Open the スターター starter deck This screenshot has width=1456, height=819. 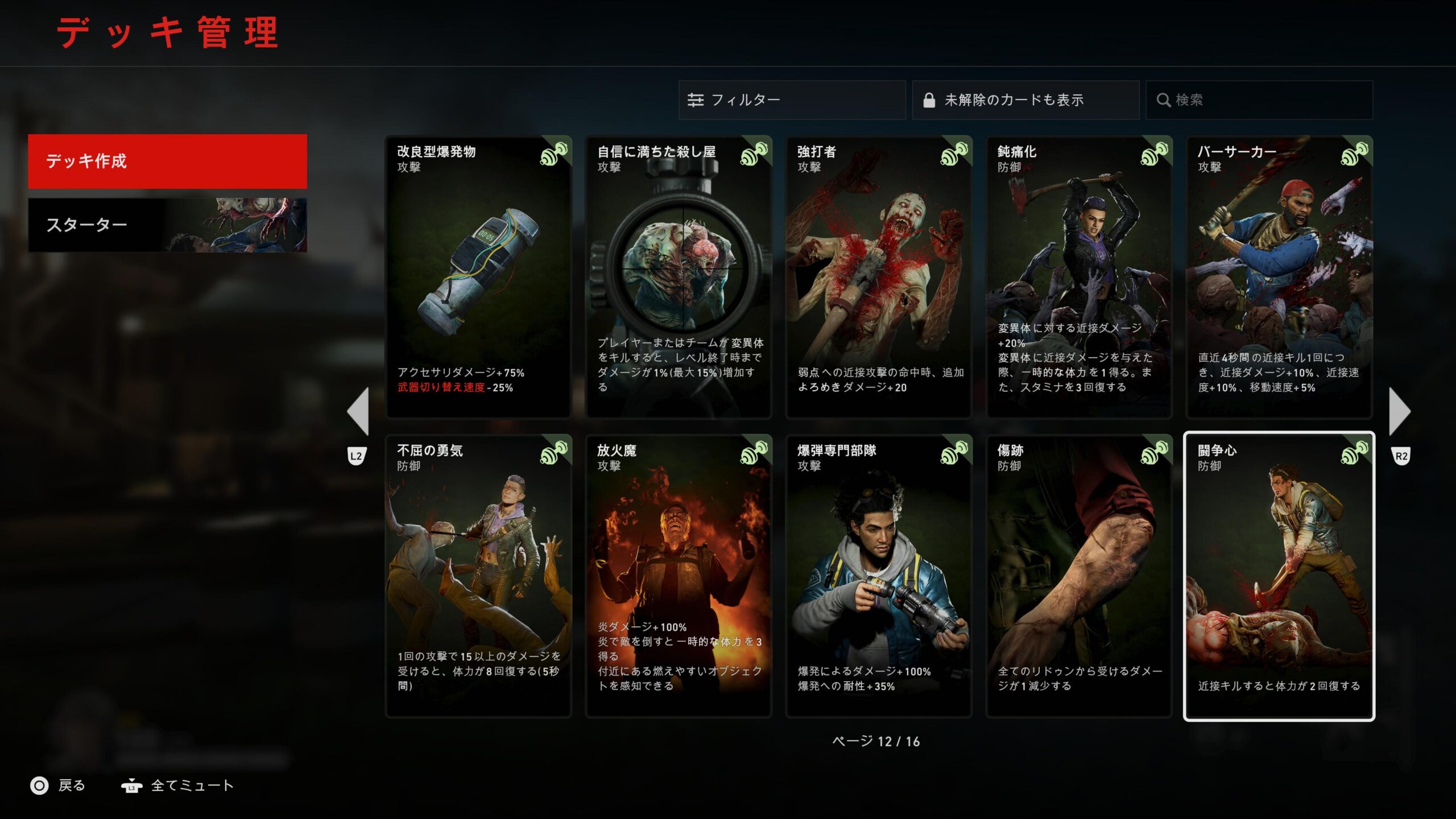(x=167, y=225)
